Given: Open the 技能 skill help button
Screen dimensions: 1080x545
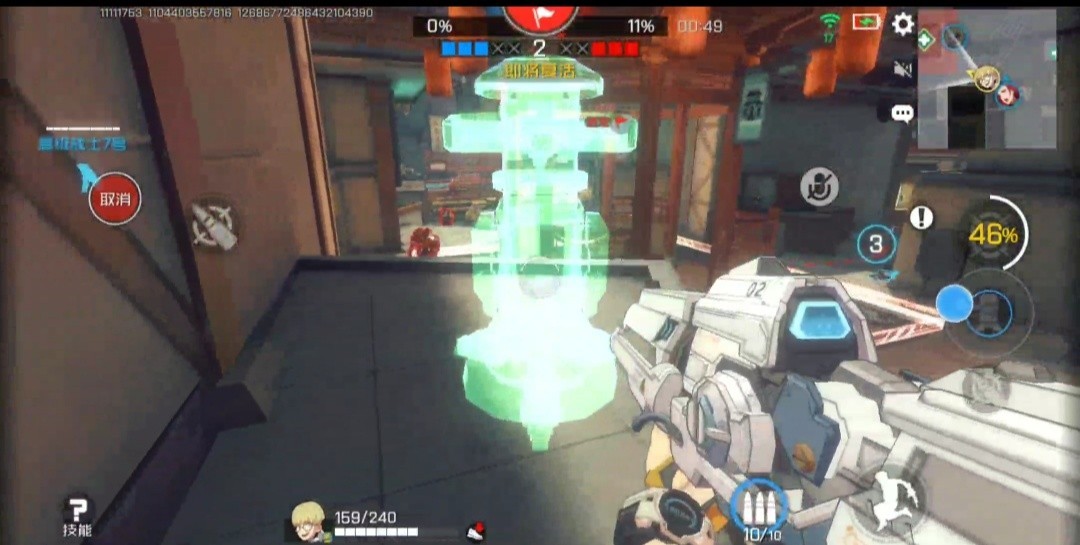Looking at the screenshot, I should 76,515.
